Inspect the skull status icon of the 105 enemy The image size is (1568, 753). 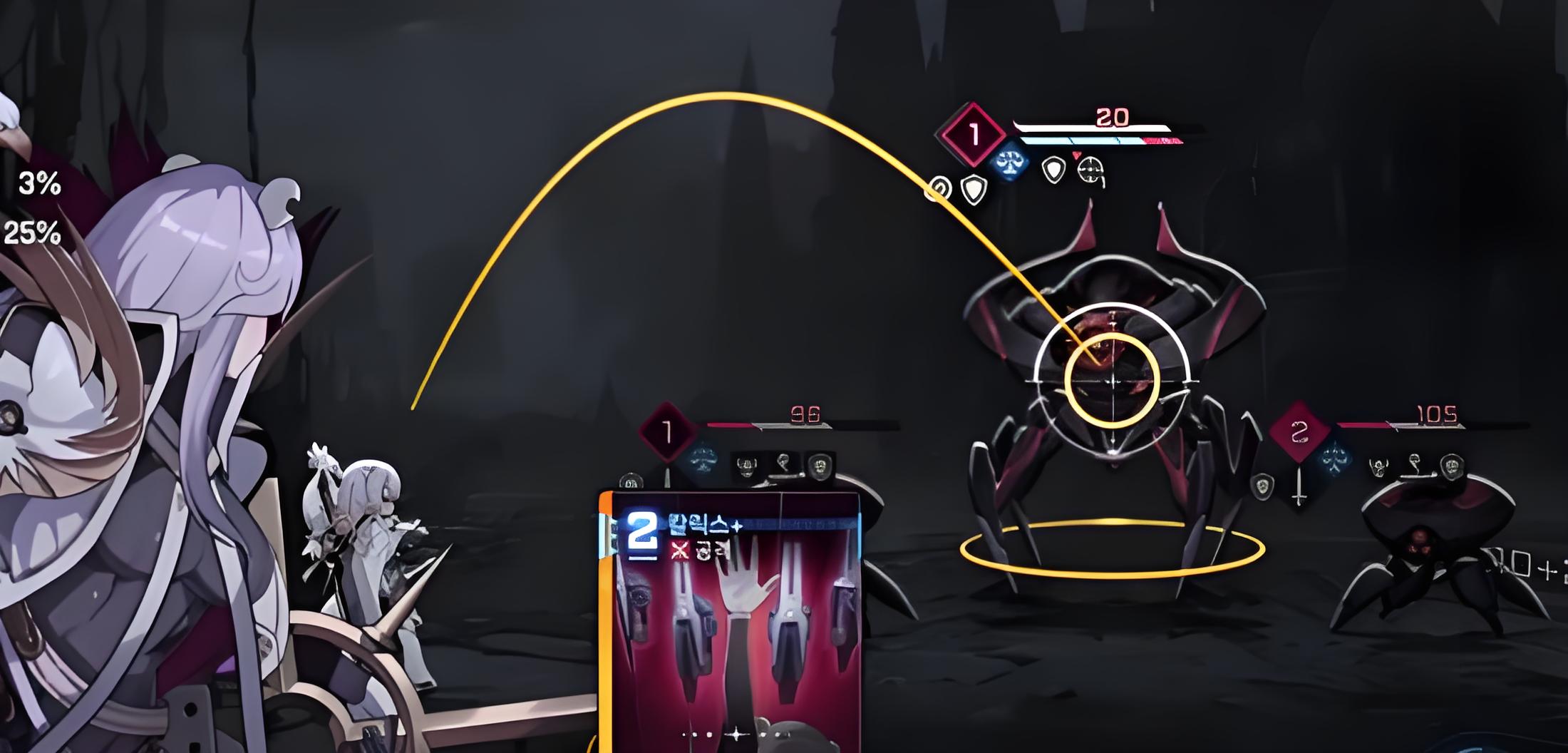click(x=1378, y=468)
